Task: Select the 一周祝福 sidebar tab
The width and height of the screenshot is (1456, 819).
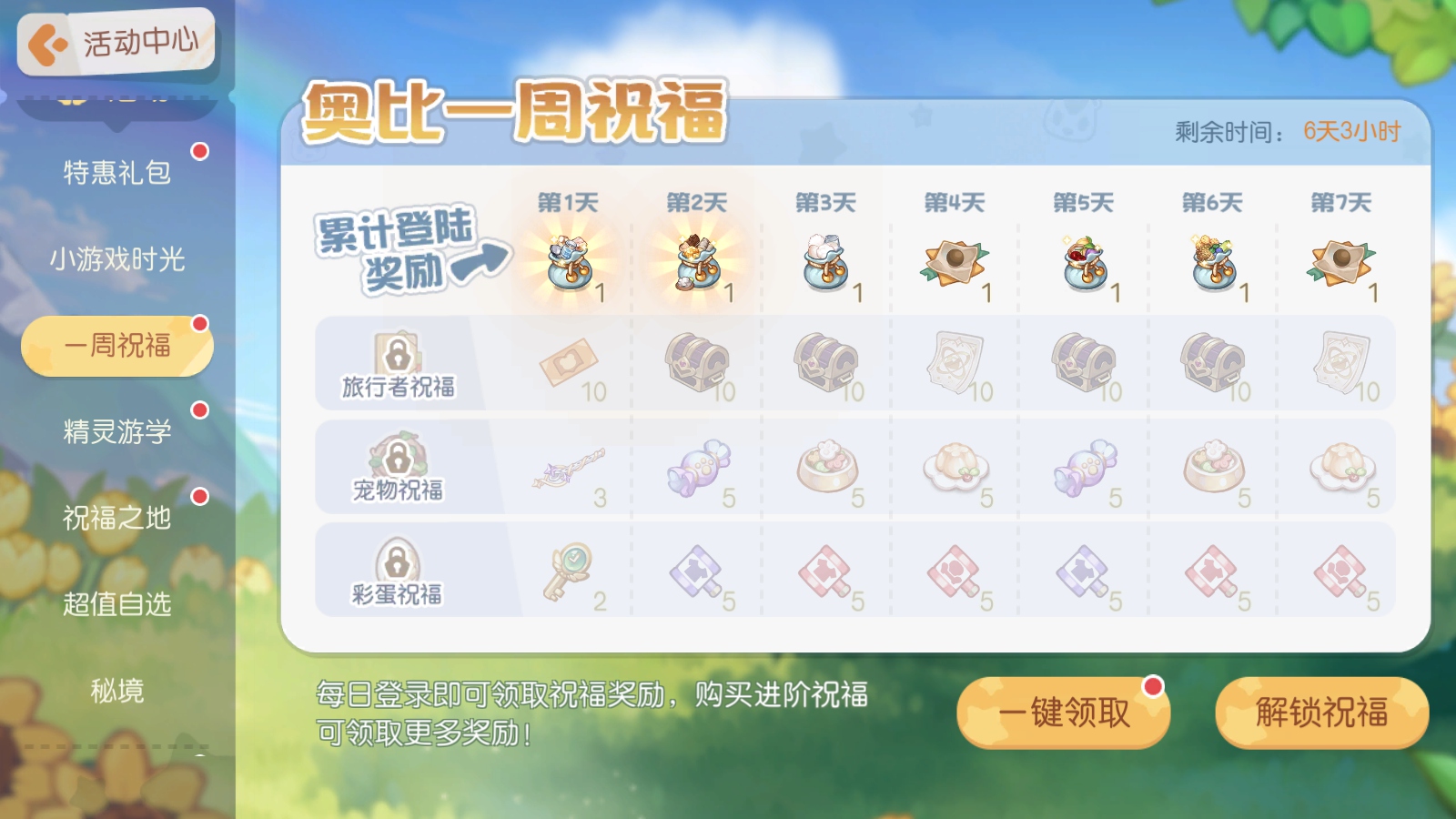Action: click(x=116, y=345)
